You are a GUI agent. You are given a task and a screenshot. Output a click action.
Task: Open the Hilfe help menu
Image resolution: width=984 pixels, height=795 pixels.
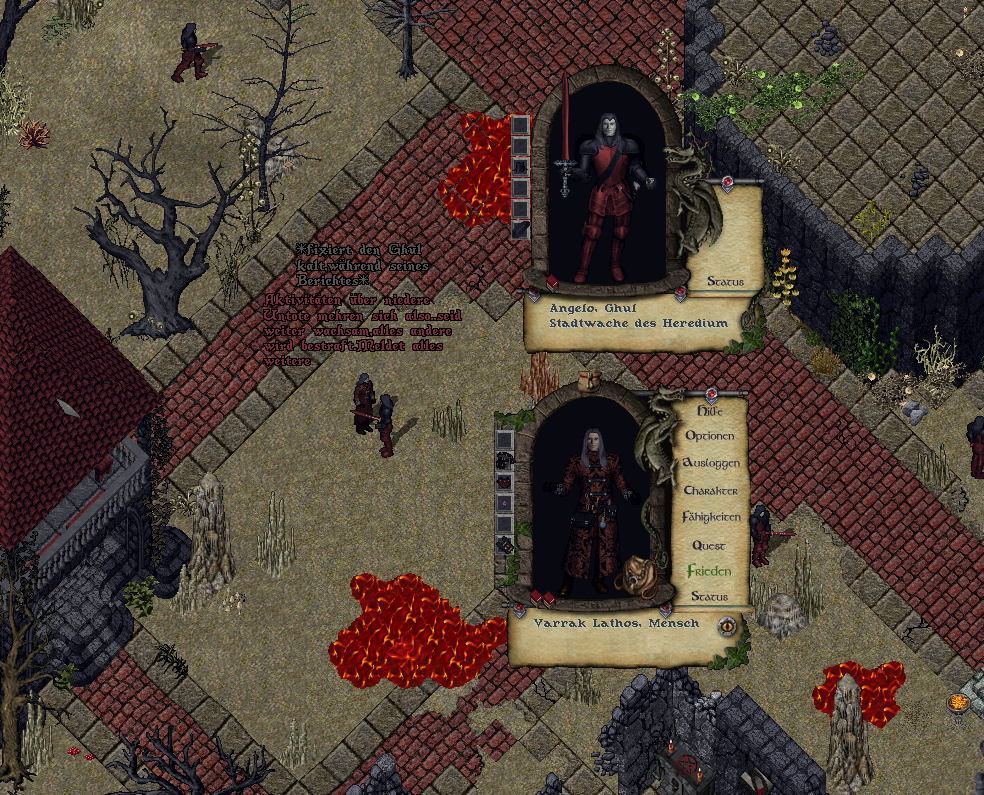[708, 411]
